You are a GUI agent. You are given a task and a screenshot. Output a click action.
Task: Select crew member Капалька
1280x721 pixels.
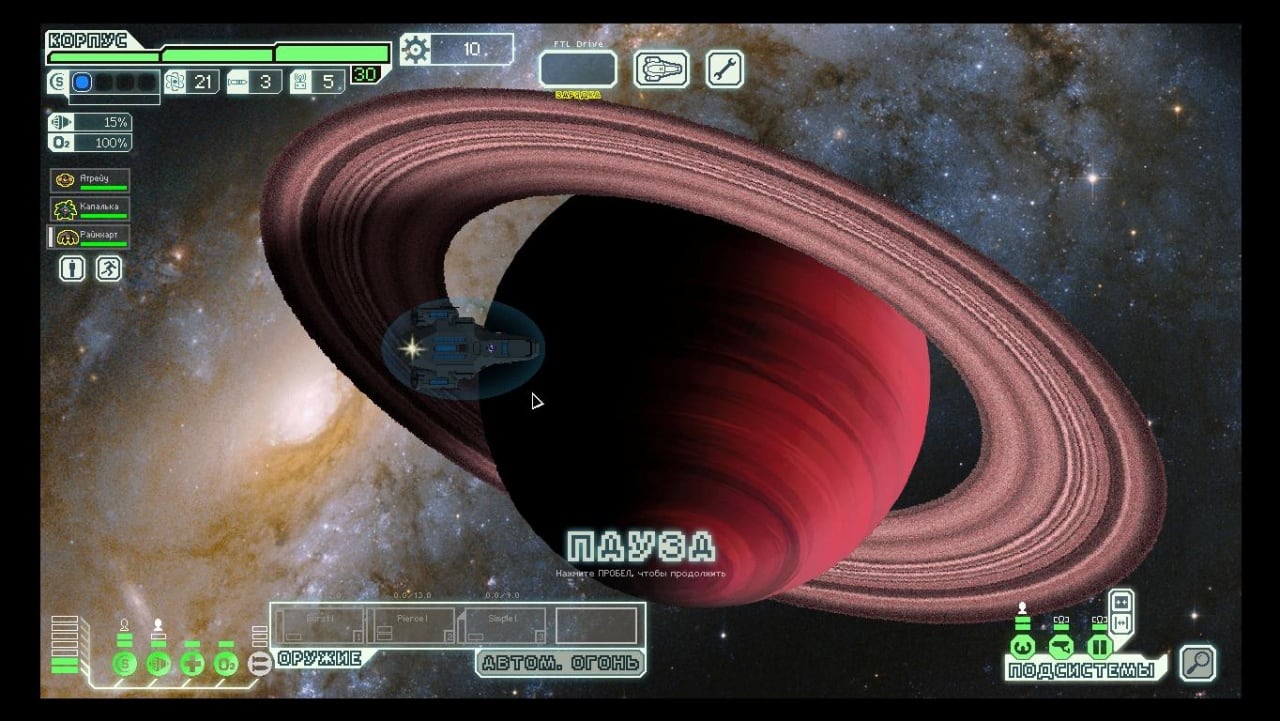coord(90,209)
